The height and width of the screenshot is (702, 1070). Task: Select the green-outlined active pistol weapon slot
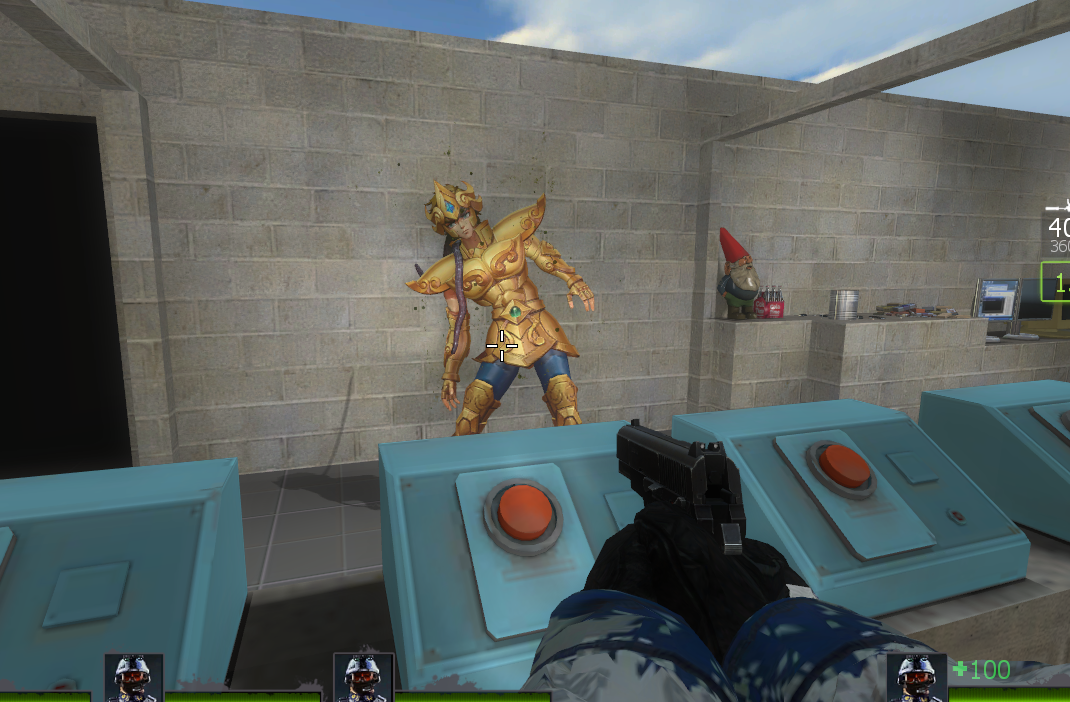1056,281
